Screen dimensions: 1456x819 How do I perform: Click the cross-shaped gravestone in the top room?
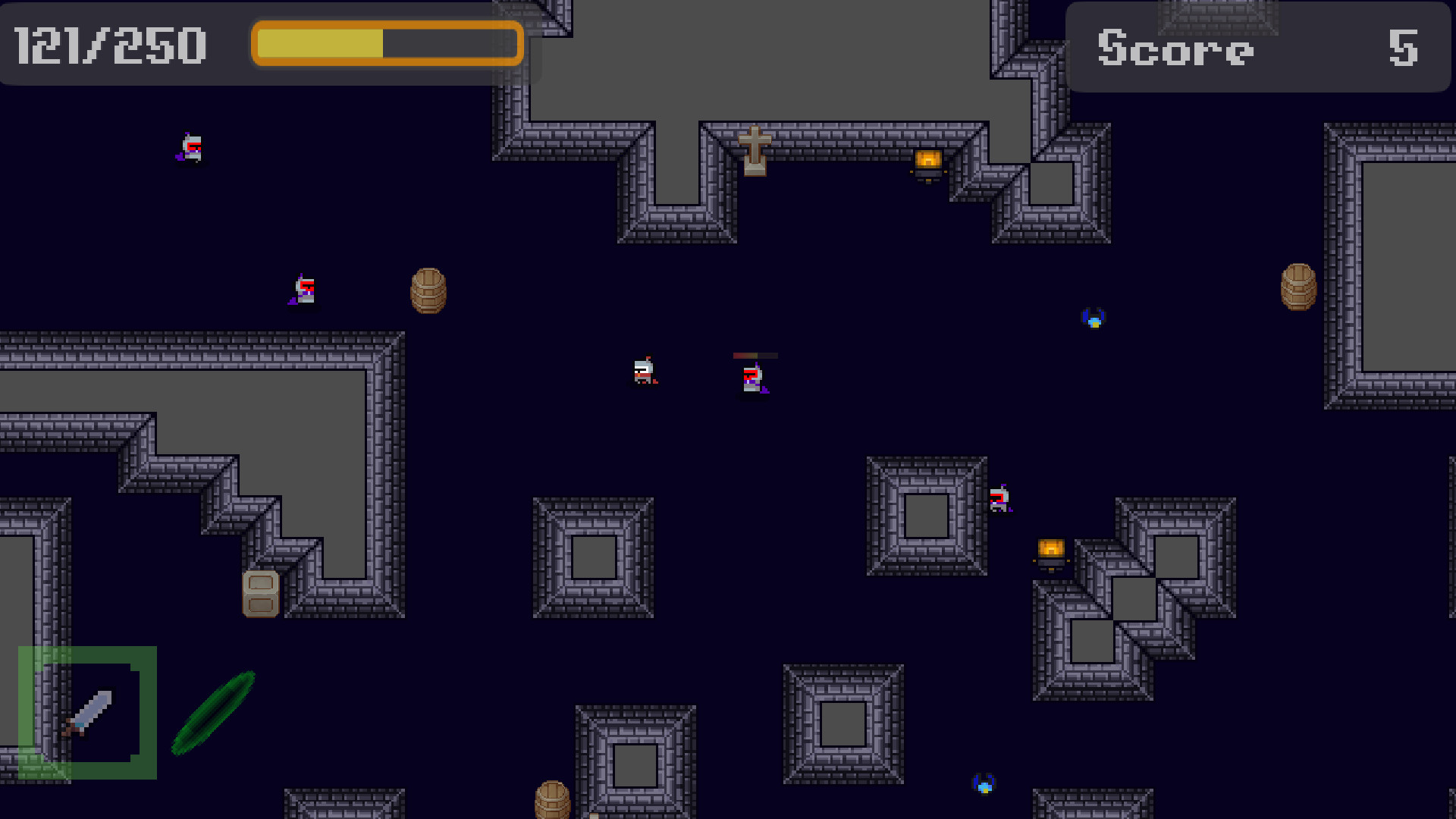[756, 151]
